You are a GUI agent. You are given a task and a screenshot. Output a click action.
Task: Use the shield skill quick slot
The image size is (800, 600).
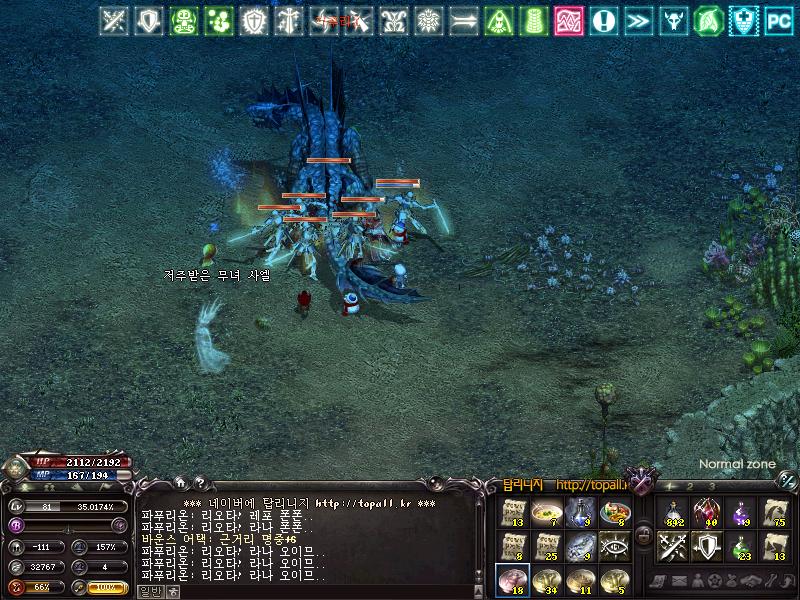pyautogui.click(x=706, y=546)
